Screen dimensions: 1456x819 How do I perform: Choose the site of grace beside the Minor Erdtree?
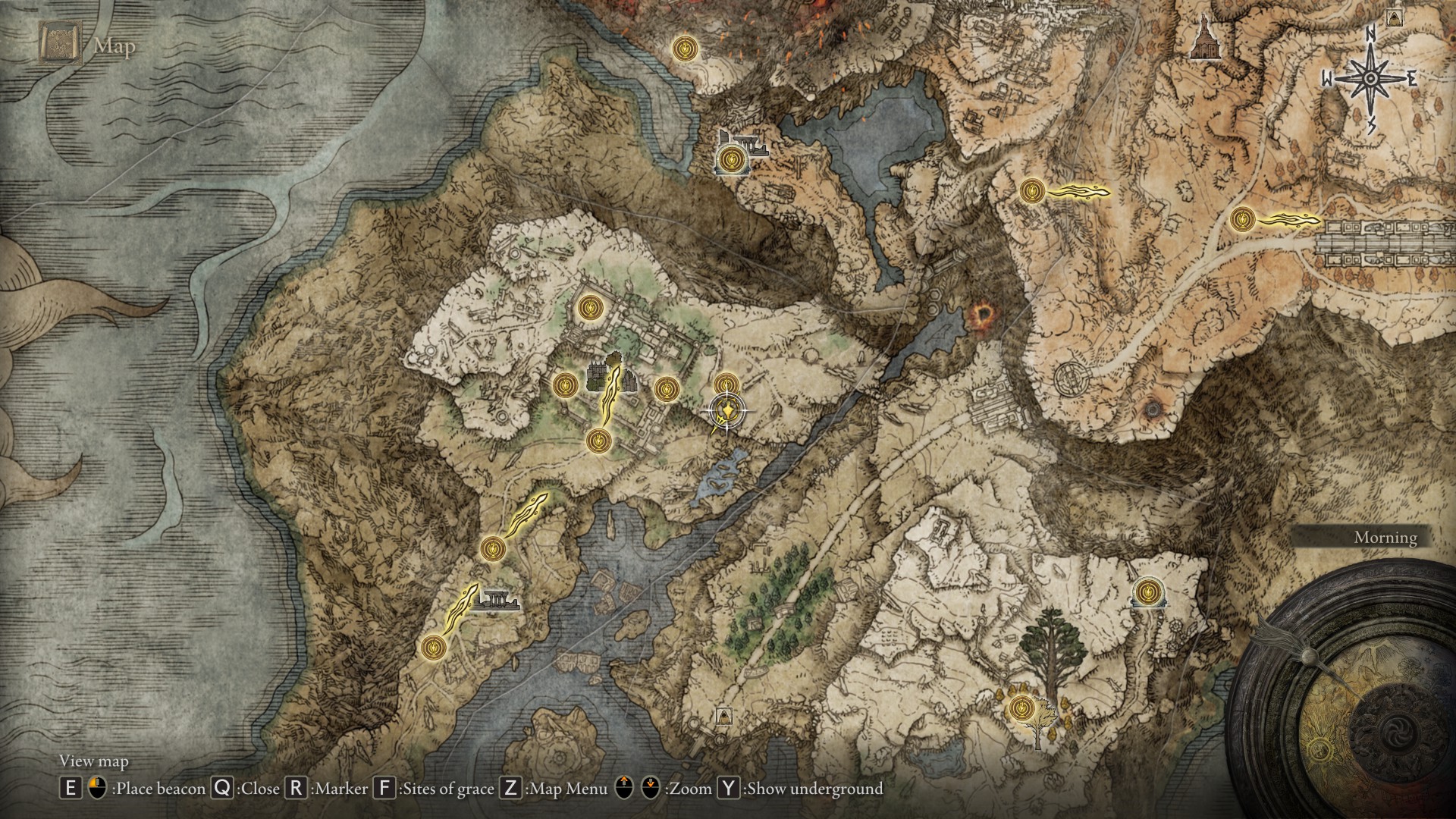(1021, 708)
